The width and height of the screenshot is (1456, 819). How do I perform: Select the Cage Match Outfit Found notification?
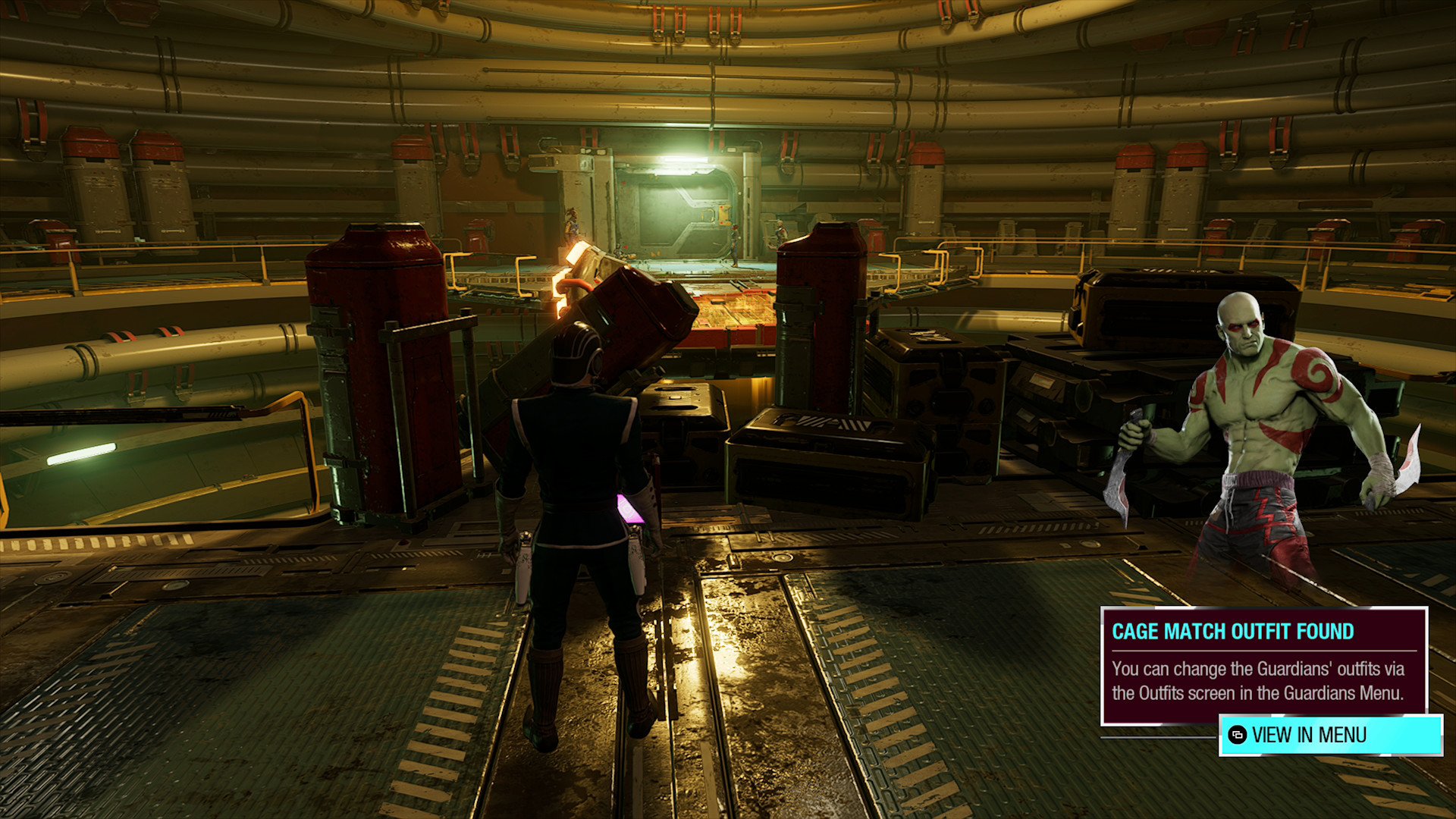click(x=1263, y=665)
